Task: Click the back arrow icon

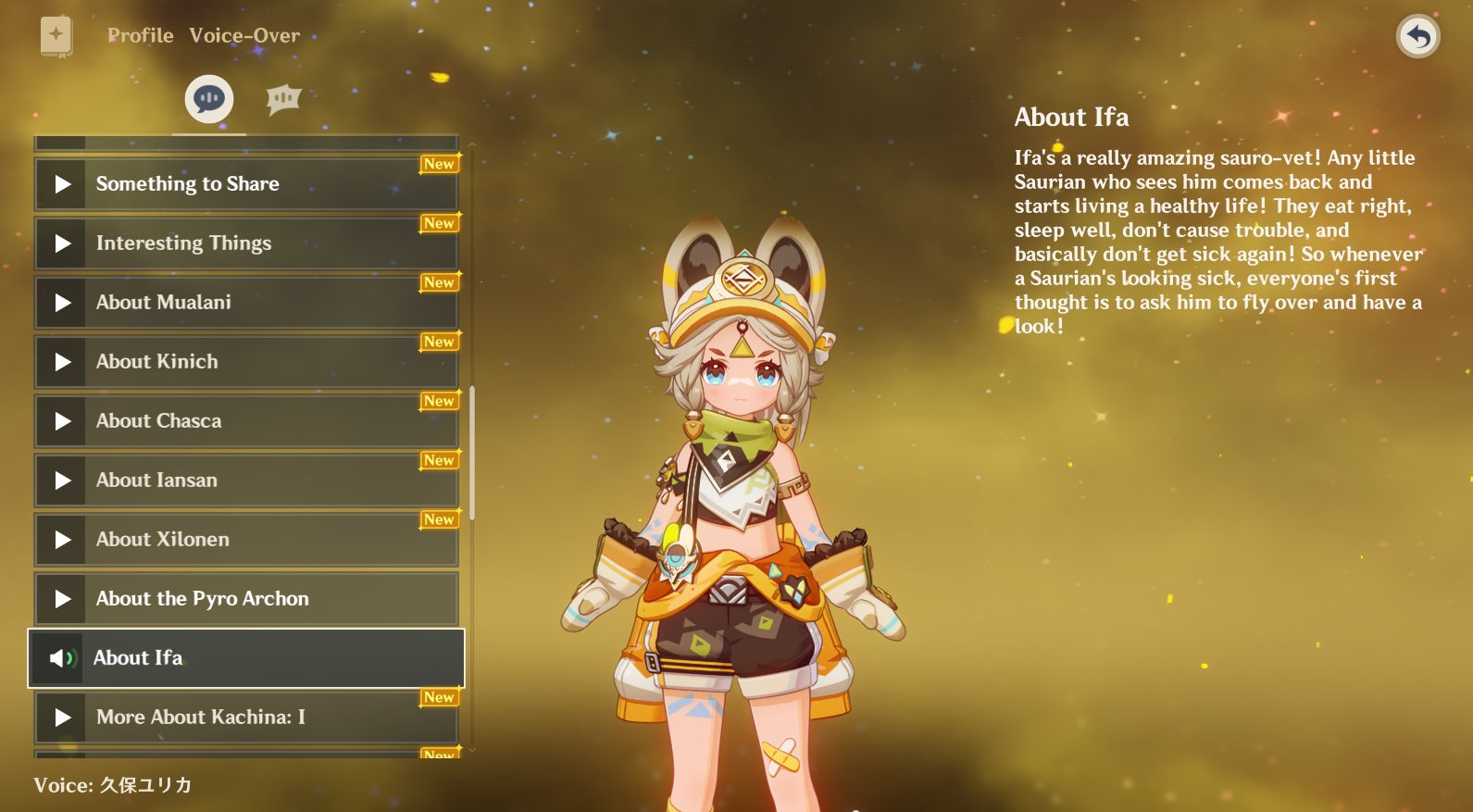Action: [1417, 35]
